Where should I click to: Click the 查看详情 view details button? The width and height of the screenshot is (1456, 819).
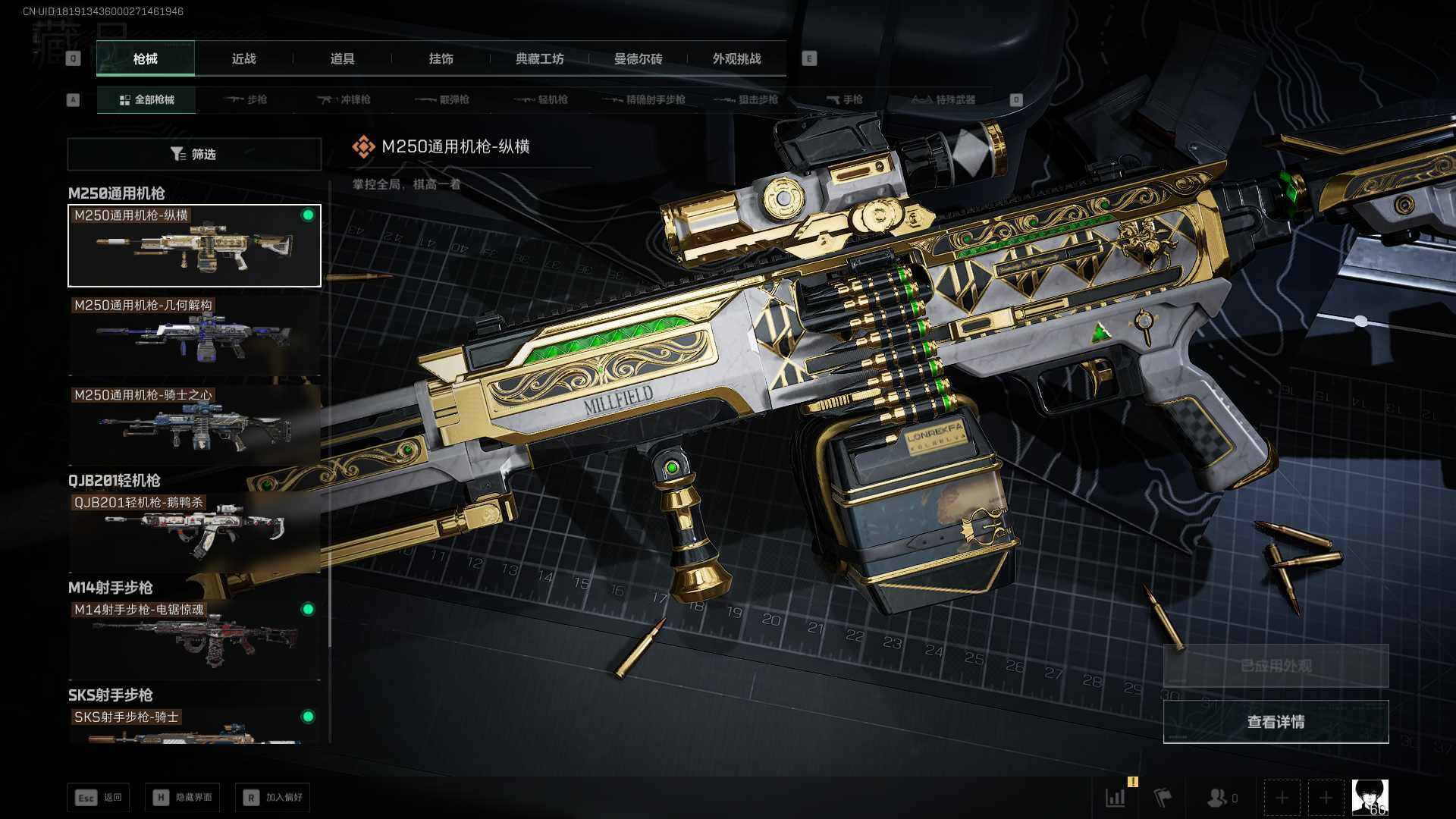click(1276, 722)
